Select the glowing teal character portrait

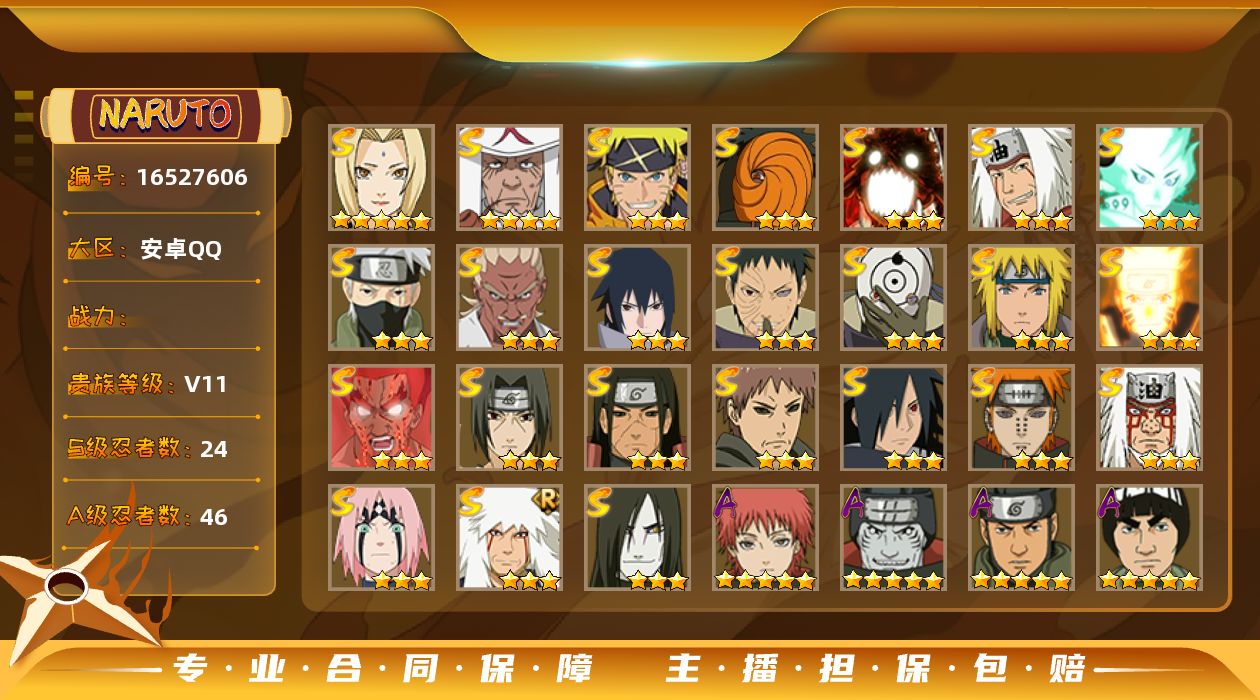(x=1149, y=178)
